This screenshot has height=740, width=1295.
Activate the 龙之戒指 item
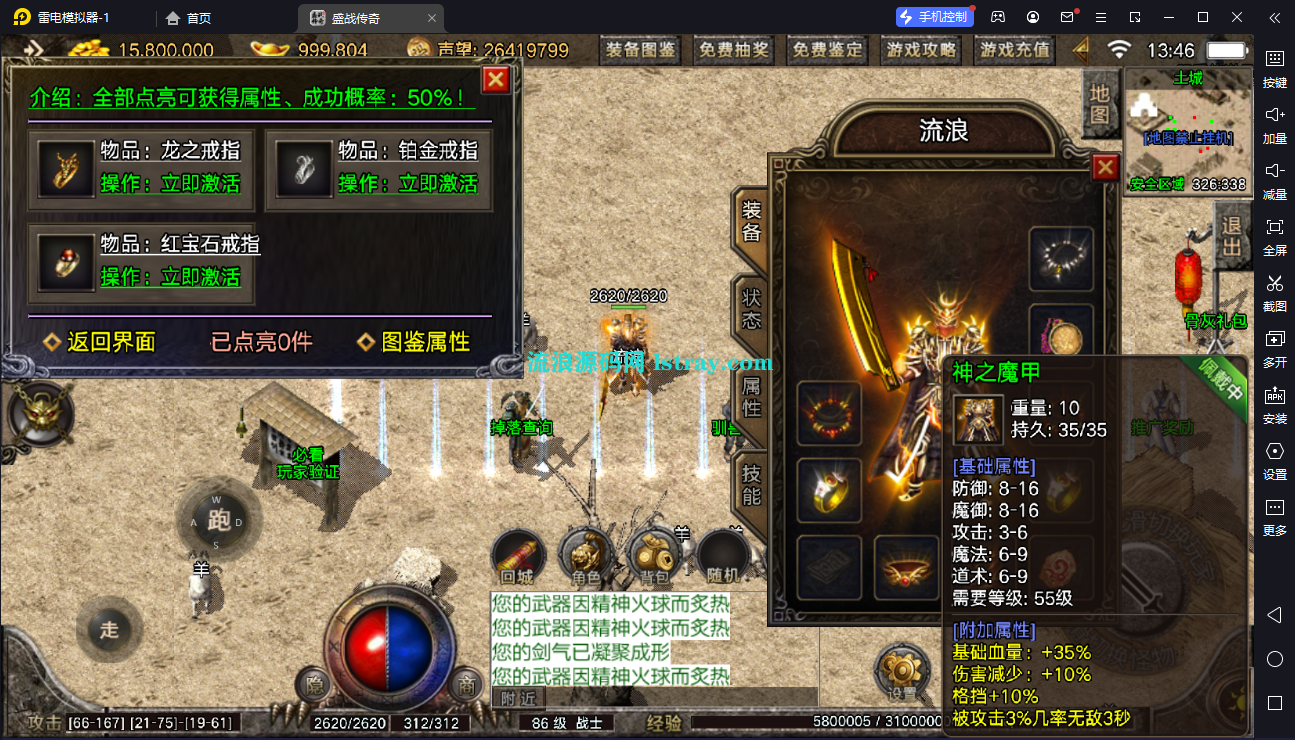click(x=170, y=184)
